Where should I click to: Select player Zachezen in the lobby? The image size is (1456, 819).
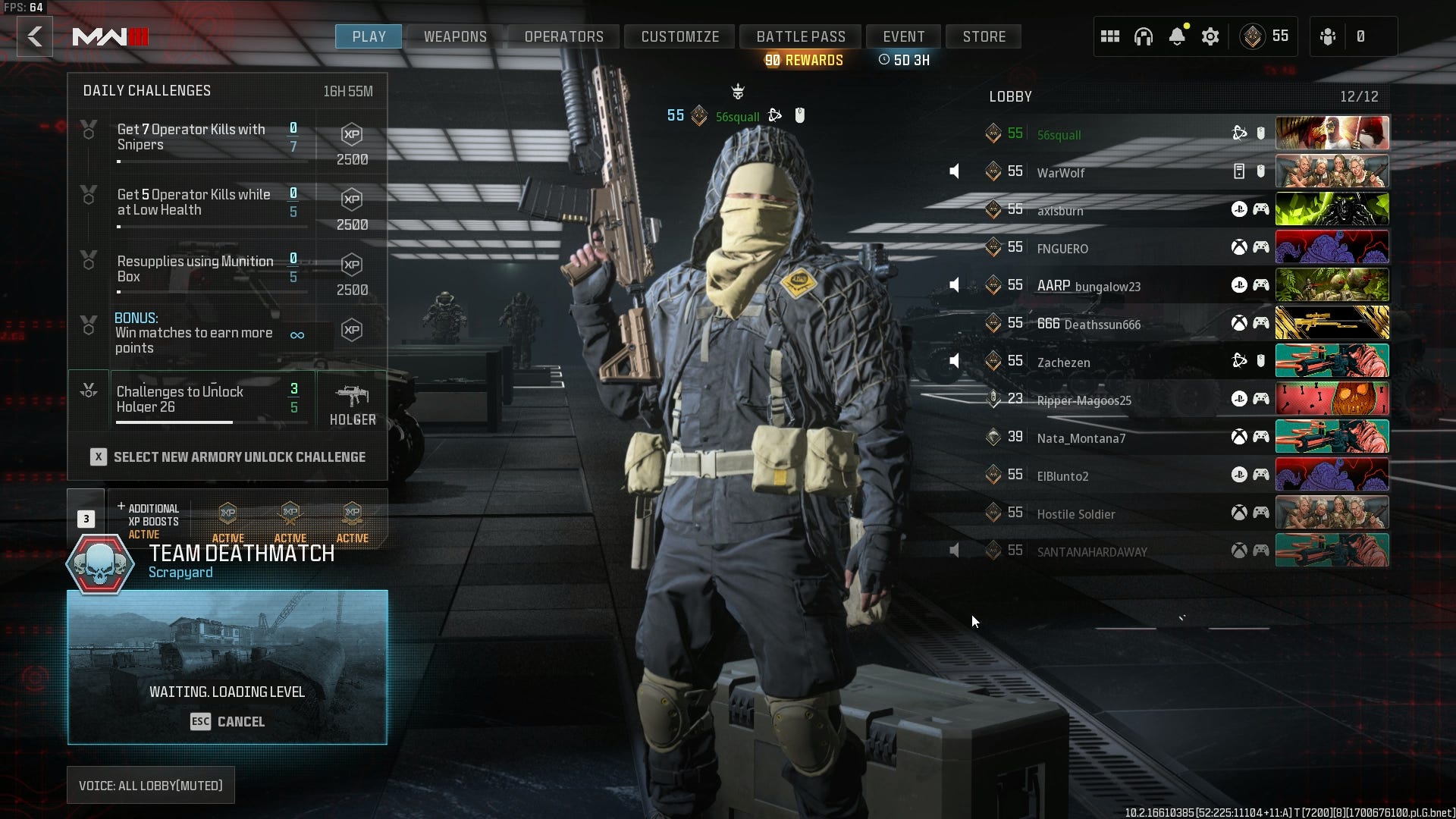pyautogui.click(x=1063, y=362)
